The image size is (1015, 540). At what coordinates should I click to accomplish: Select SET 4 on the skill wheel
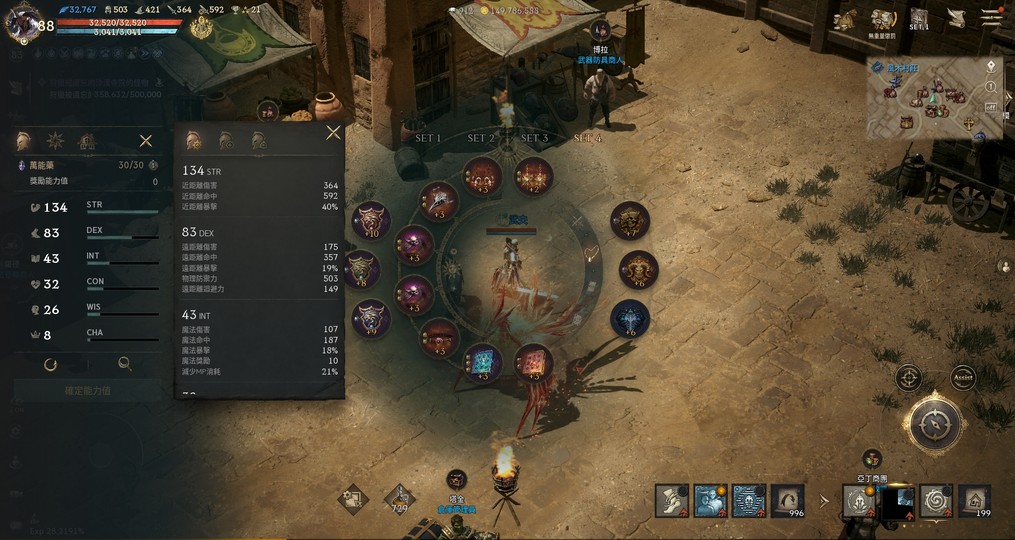pos(588,138)
